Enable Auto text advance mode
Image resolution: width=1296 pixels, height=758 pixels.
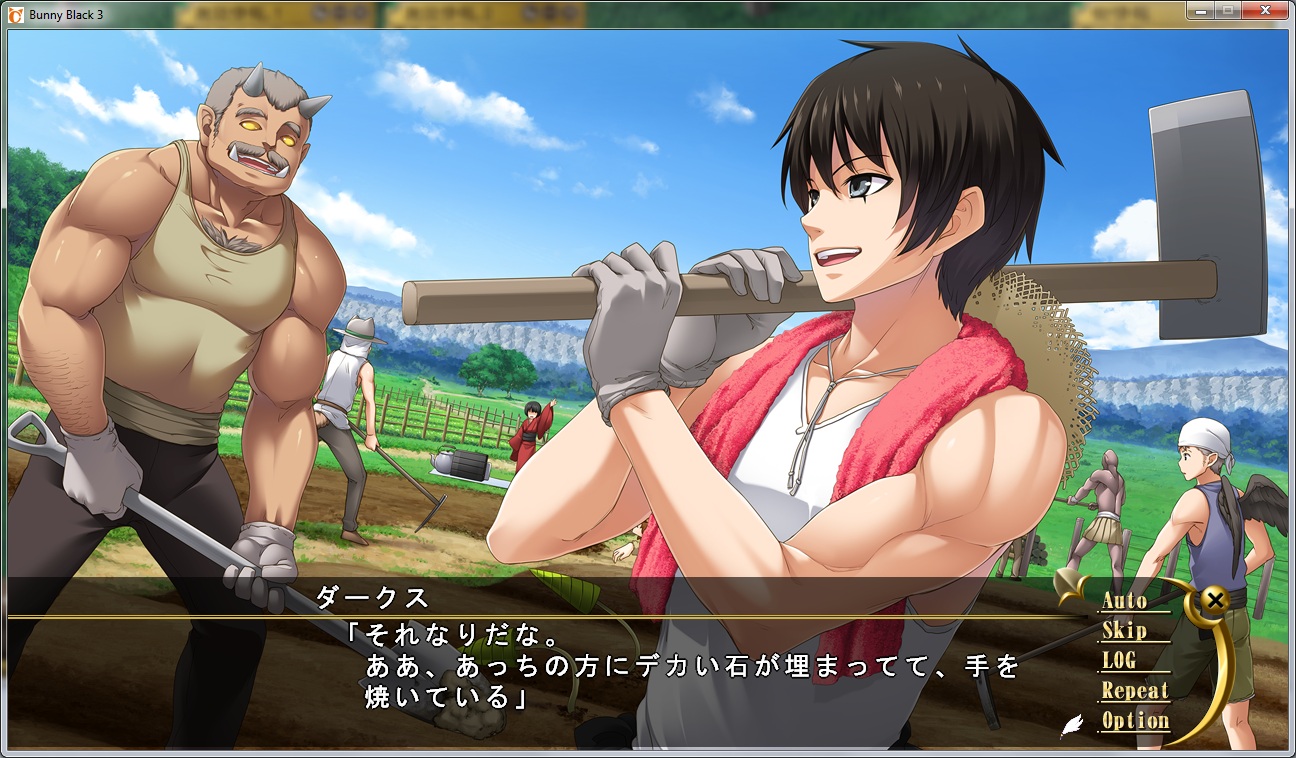click(1124, 601)
